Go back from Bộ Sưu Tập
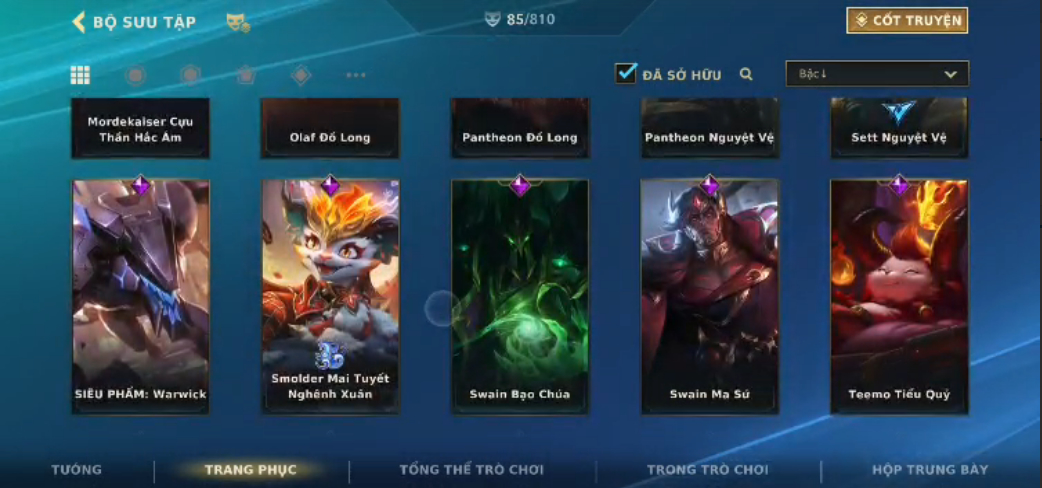 point(79,22)
